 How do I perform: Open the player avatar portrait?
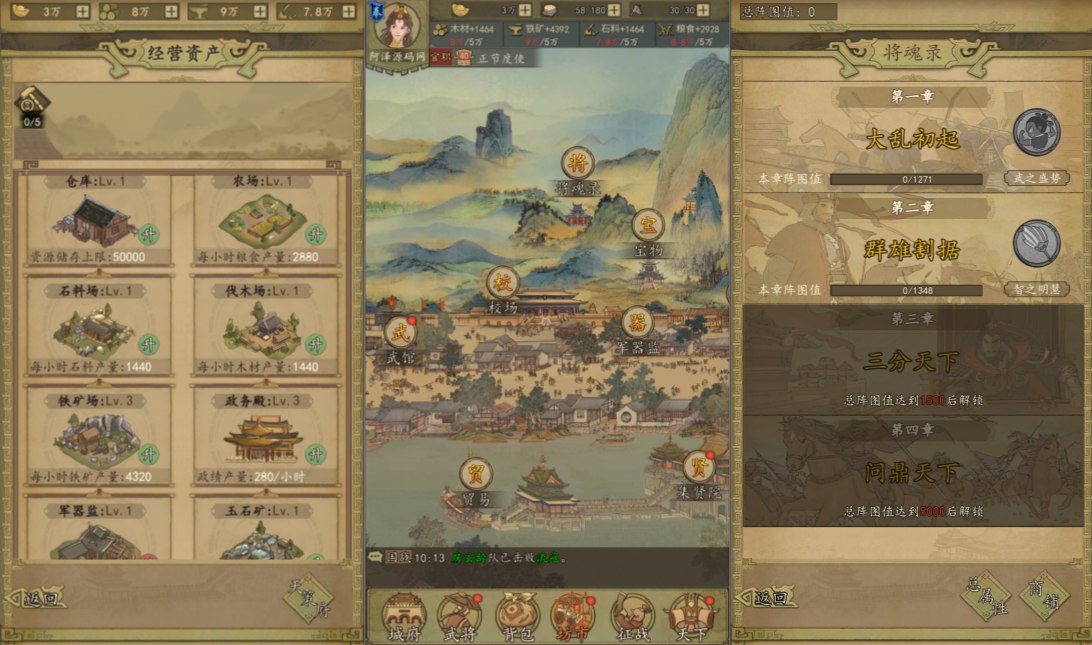397,26
